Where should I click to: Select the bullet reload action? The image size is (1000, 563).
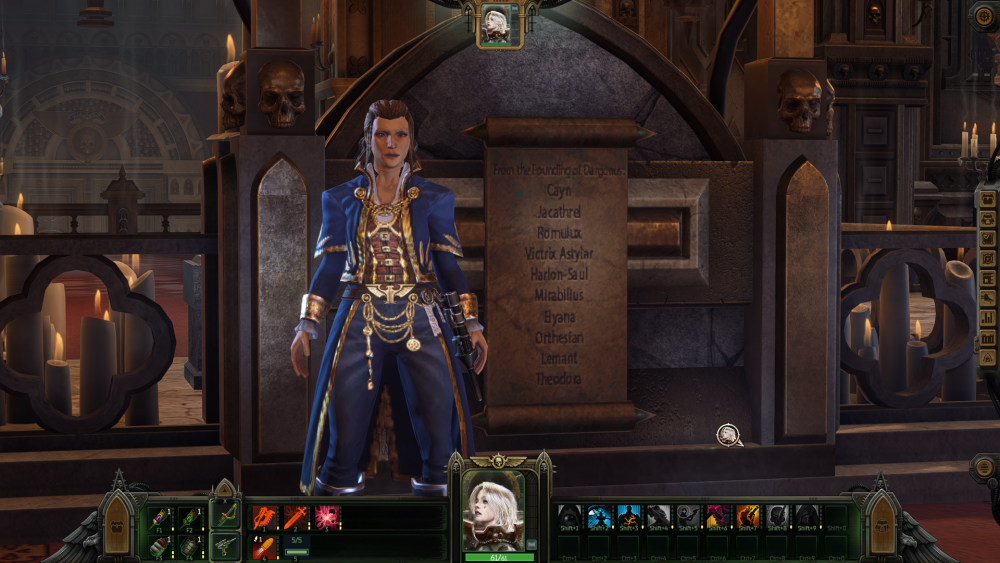tap(264, 546)
